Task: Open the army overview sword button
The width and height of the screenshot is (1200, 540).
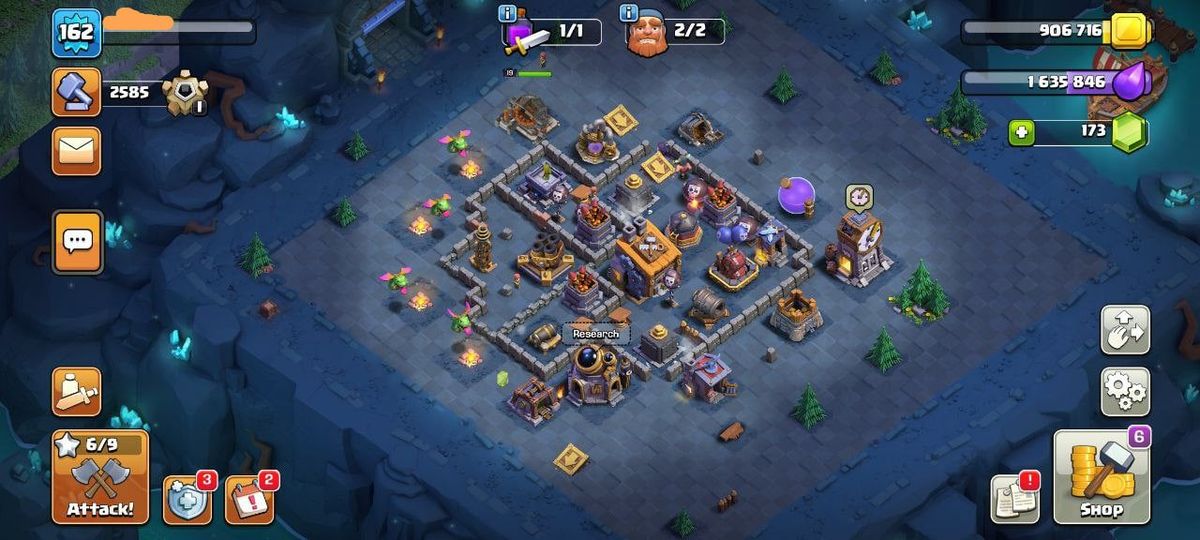Action: pyautogui.click(x=77, y=391)
